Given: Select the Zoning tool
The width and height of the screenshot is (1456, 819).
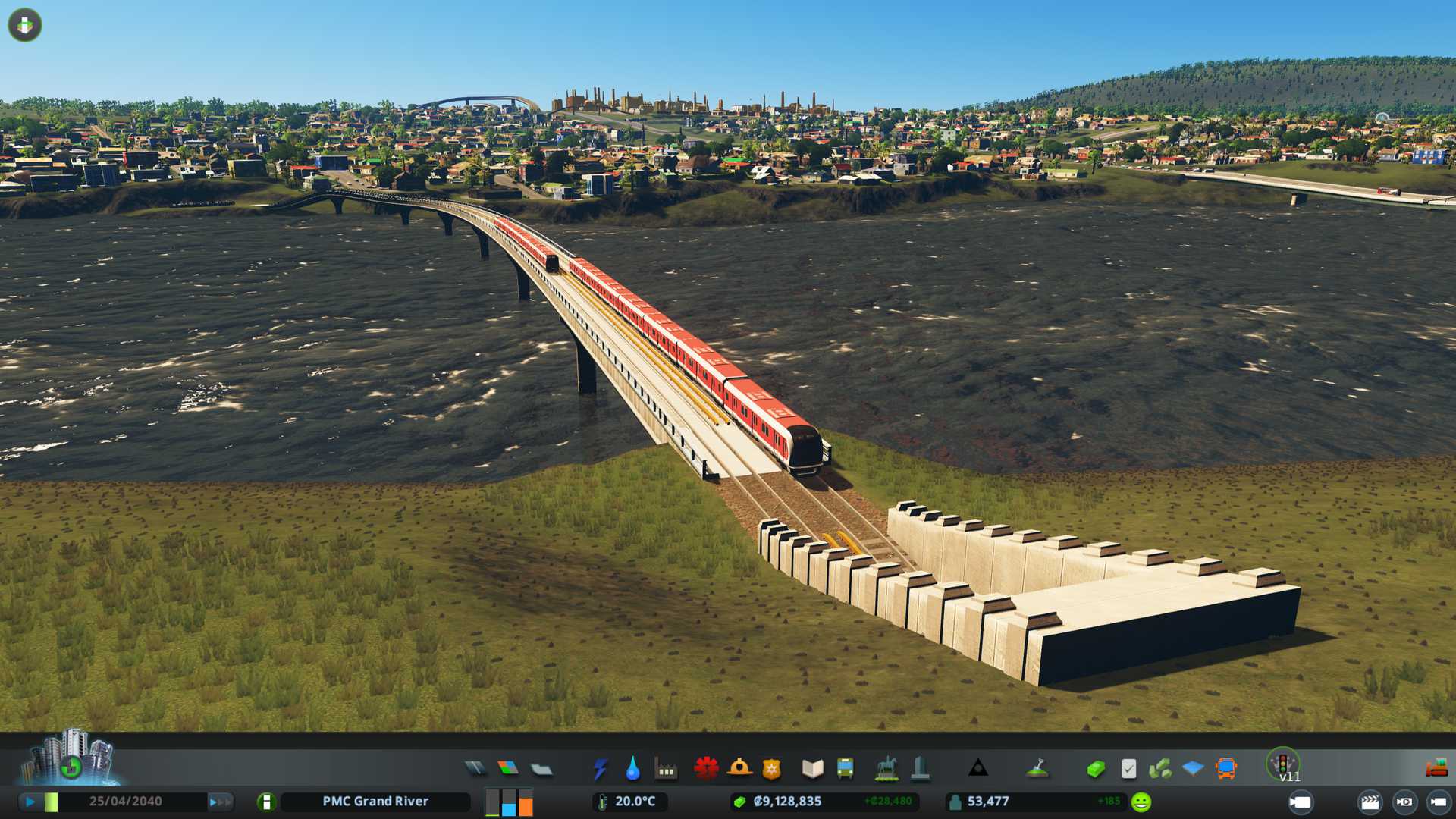Looking at the screenshot, I should pos(508,769).
